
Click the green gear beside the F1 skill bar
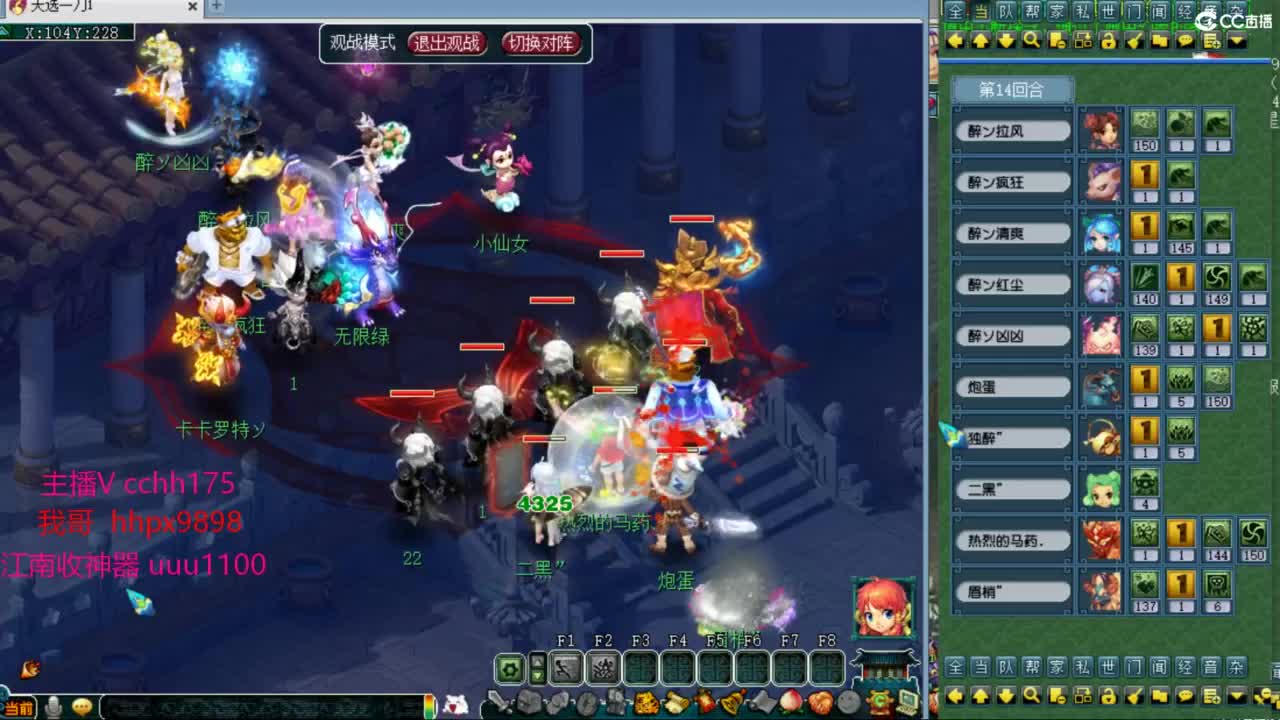511,666
